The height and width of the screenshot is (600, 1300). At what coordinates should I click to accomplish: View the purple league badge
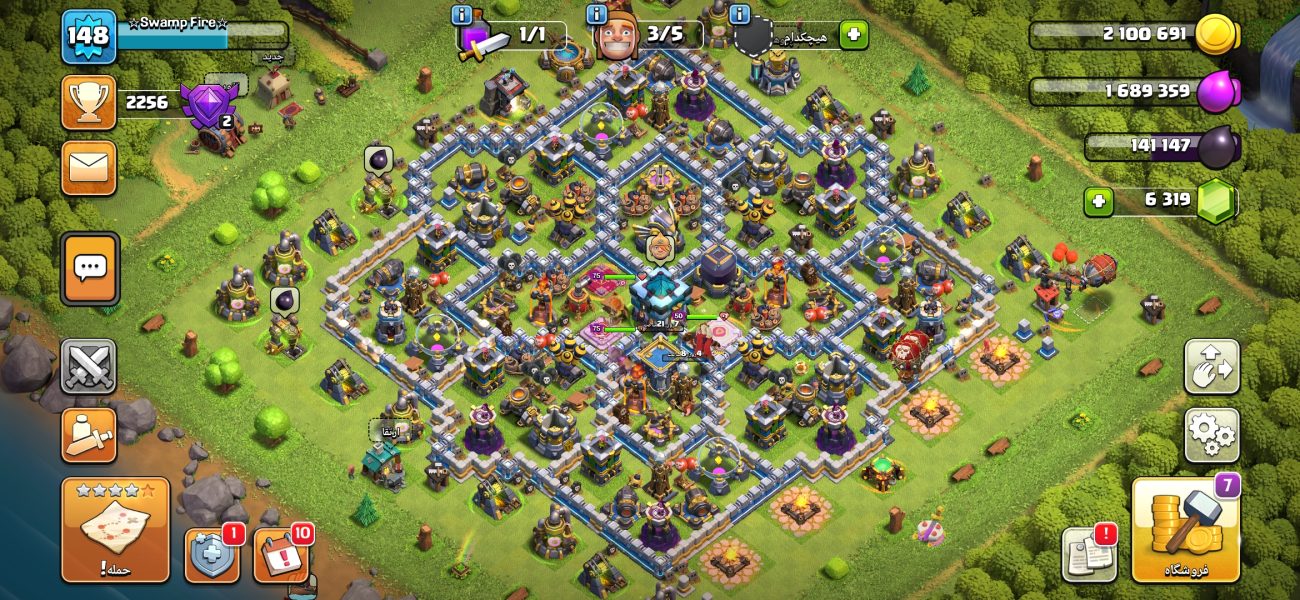tap(209, 105)
